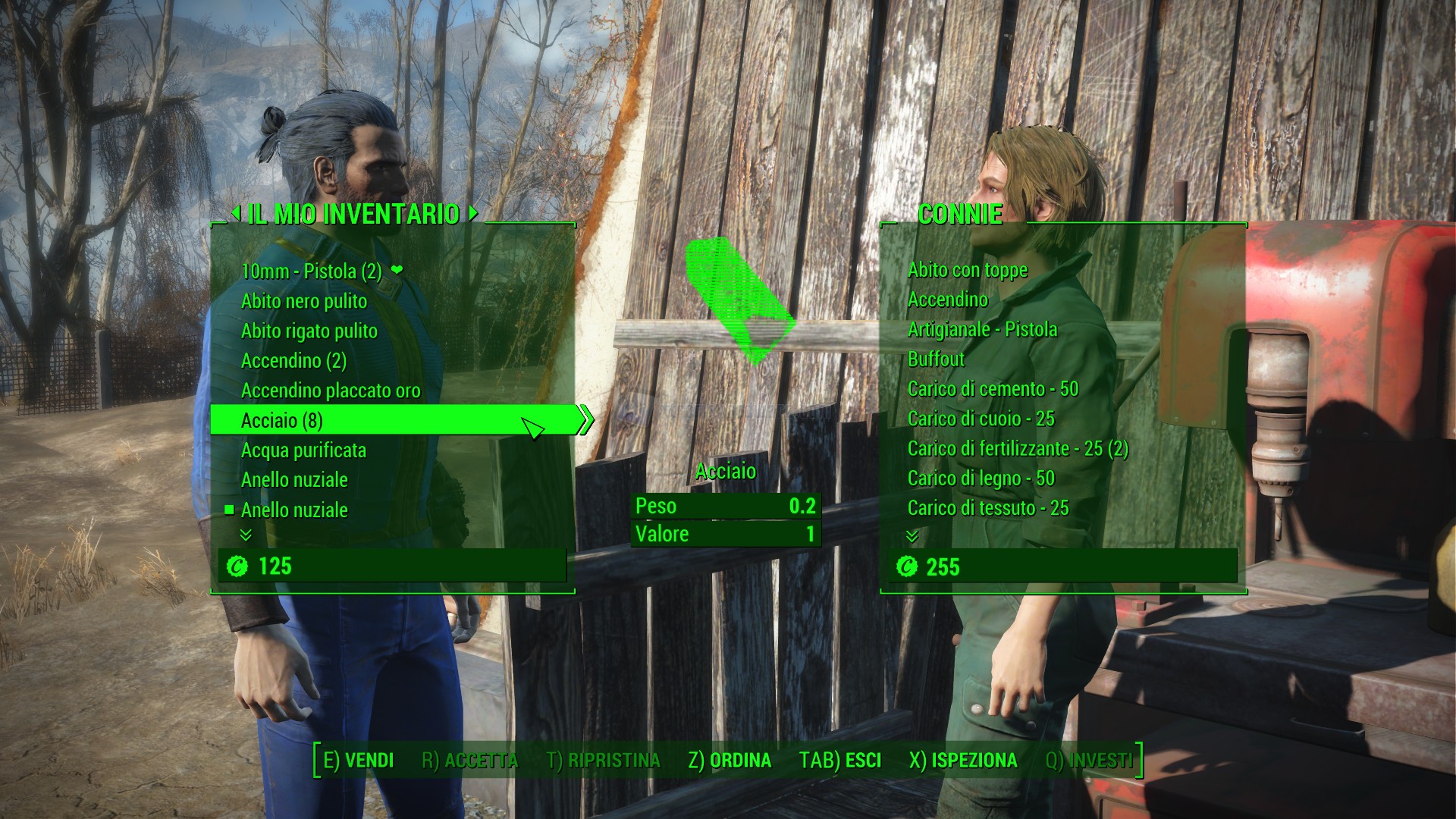Select Abito con toppe from Connie
Image resolution: width=1456 pixels, height=819 pixels.
[x=967, y=270]
